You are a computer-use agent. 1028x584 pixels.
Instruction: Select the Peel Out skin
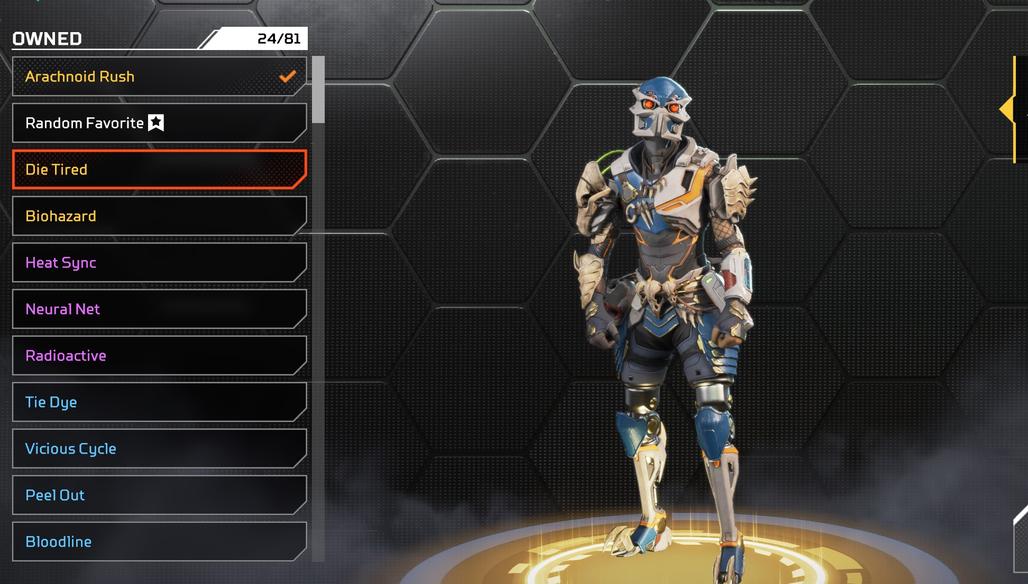point(158,495)
